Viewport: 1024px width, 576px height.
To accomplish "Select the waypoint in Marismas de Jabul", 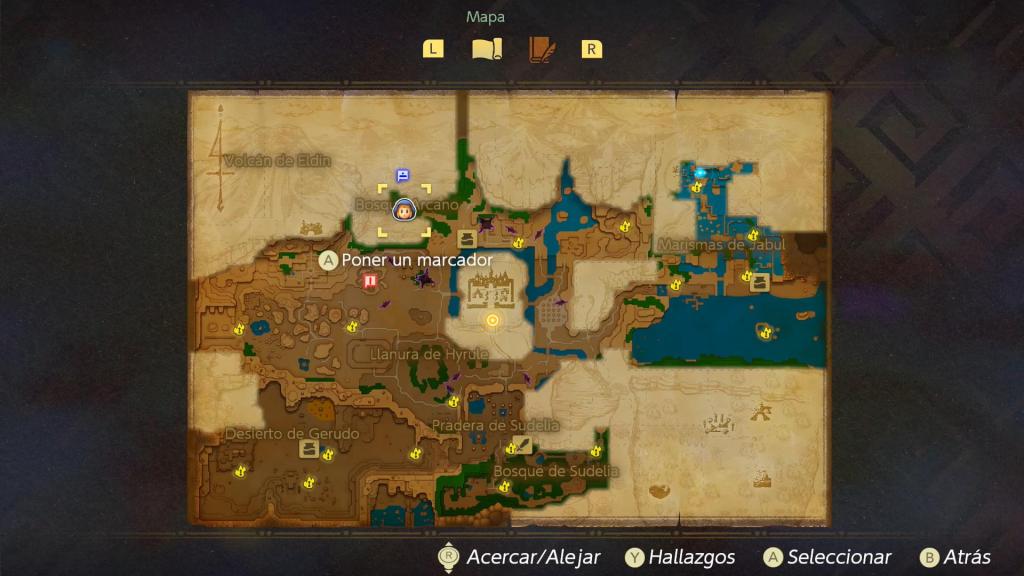I will [x=759, y=282].
